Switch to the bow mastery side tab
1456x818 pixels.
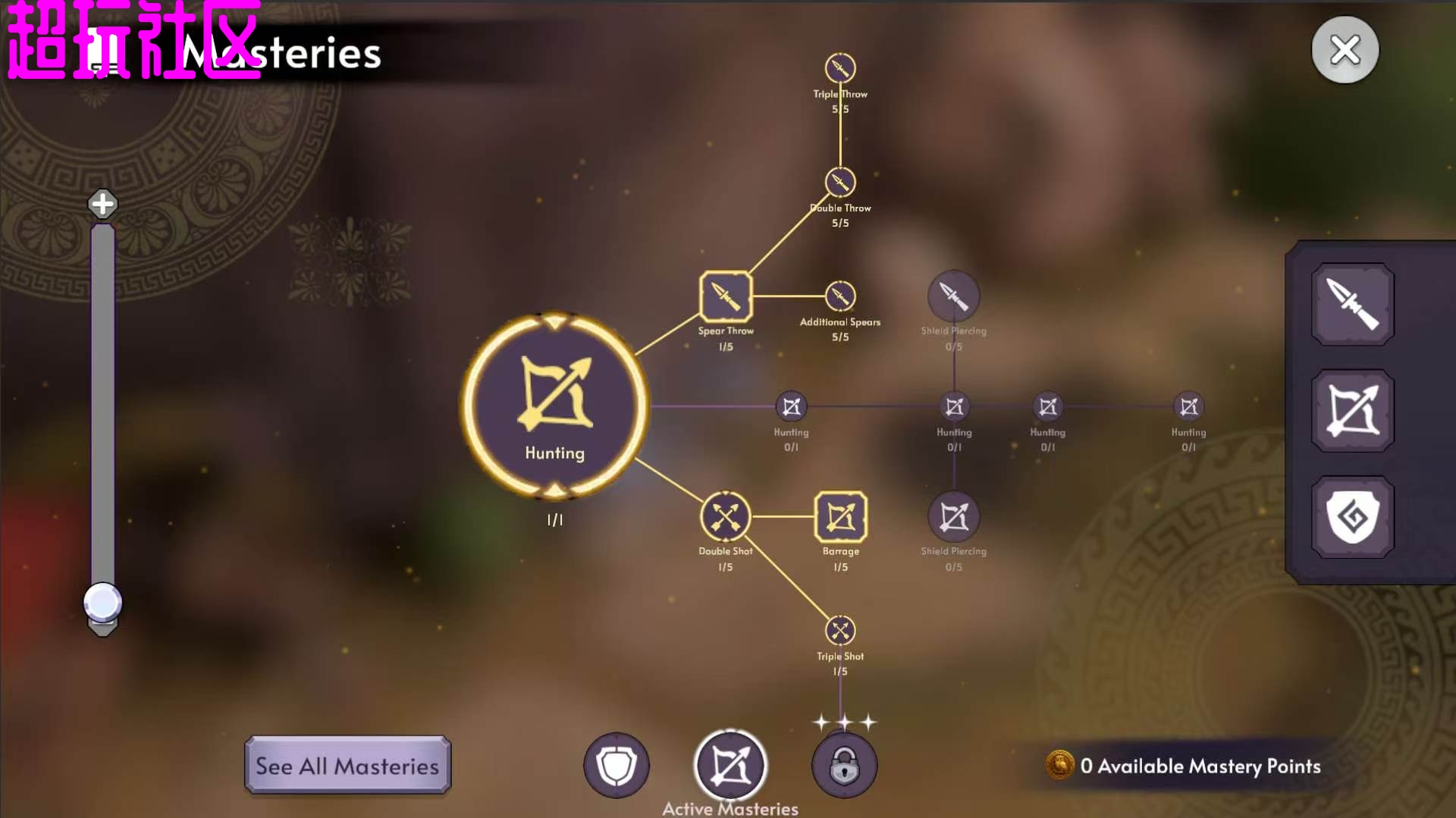(1352, 411)
